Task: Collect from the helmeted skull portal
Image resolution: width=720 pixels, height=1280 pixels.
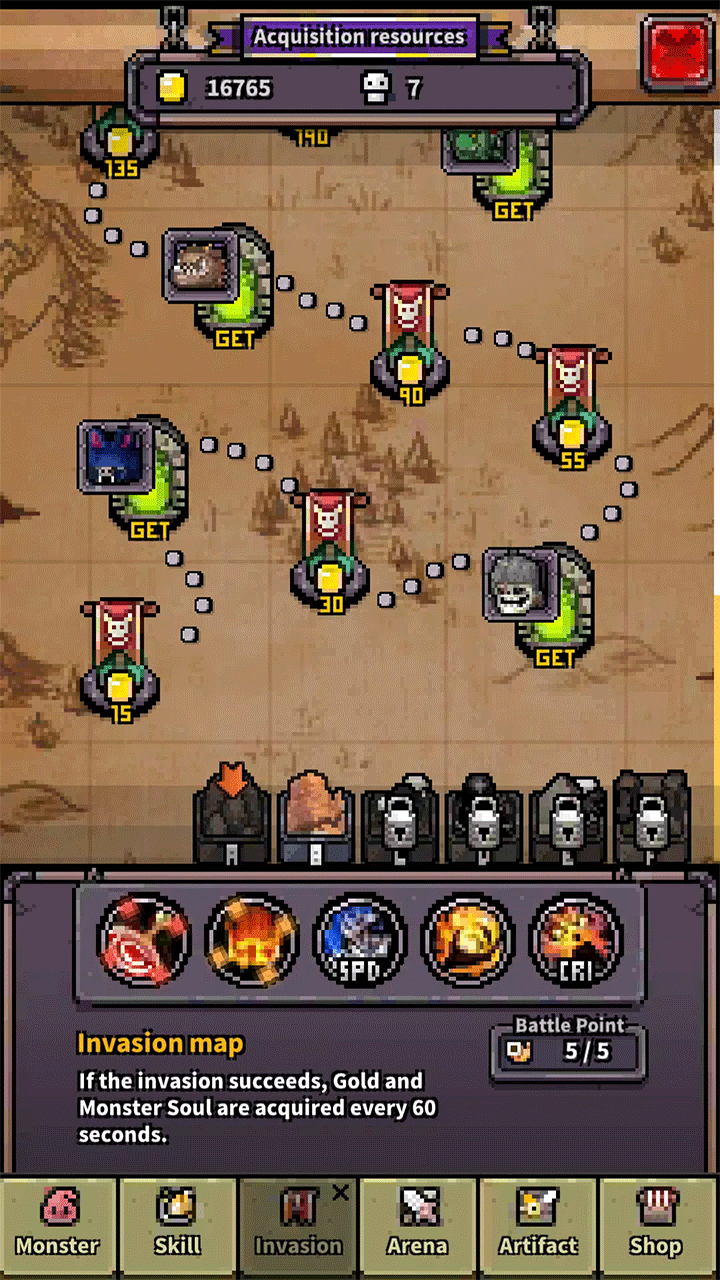Action: pyautogui.click(x=538, y=603)
